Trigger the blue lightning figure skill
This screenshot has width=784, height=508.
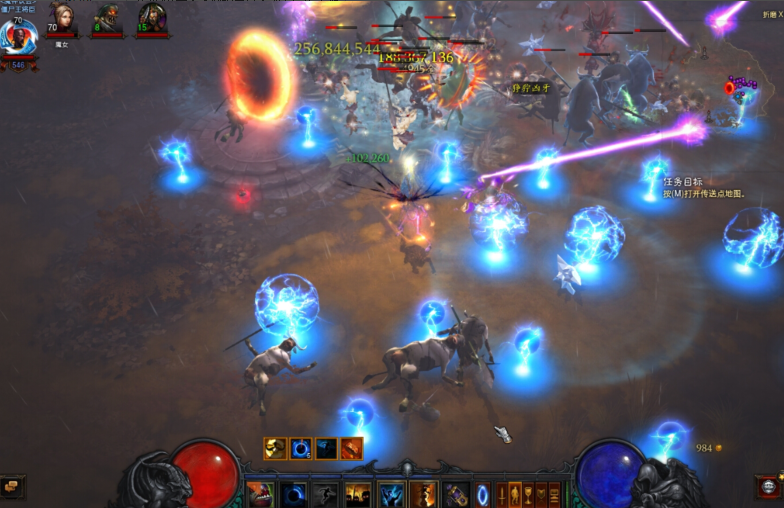391,494
